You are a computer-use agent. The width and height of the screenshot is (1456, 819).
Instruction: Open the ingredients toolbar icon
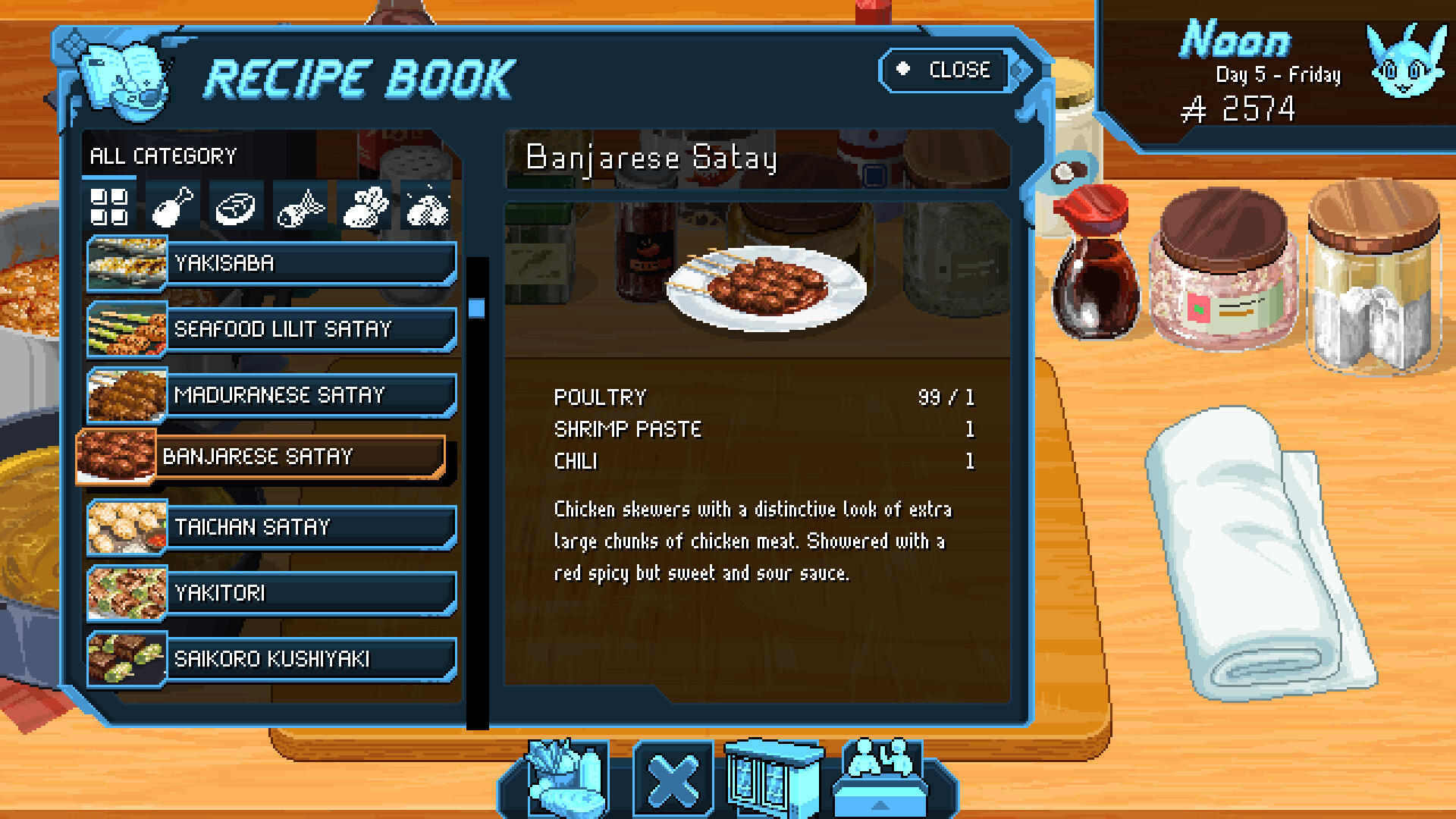point(567,779)
